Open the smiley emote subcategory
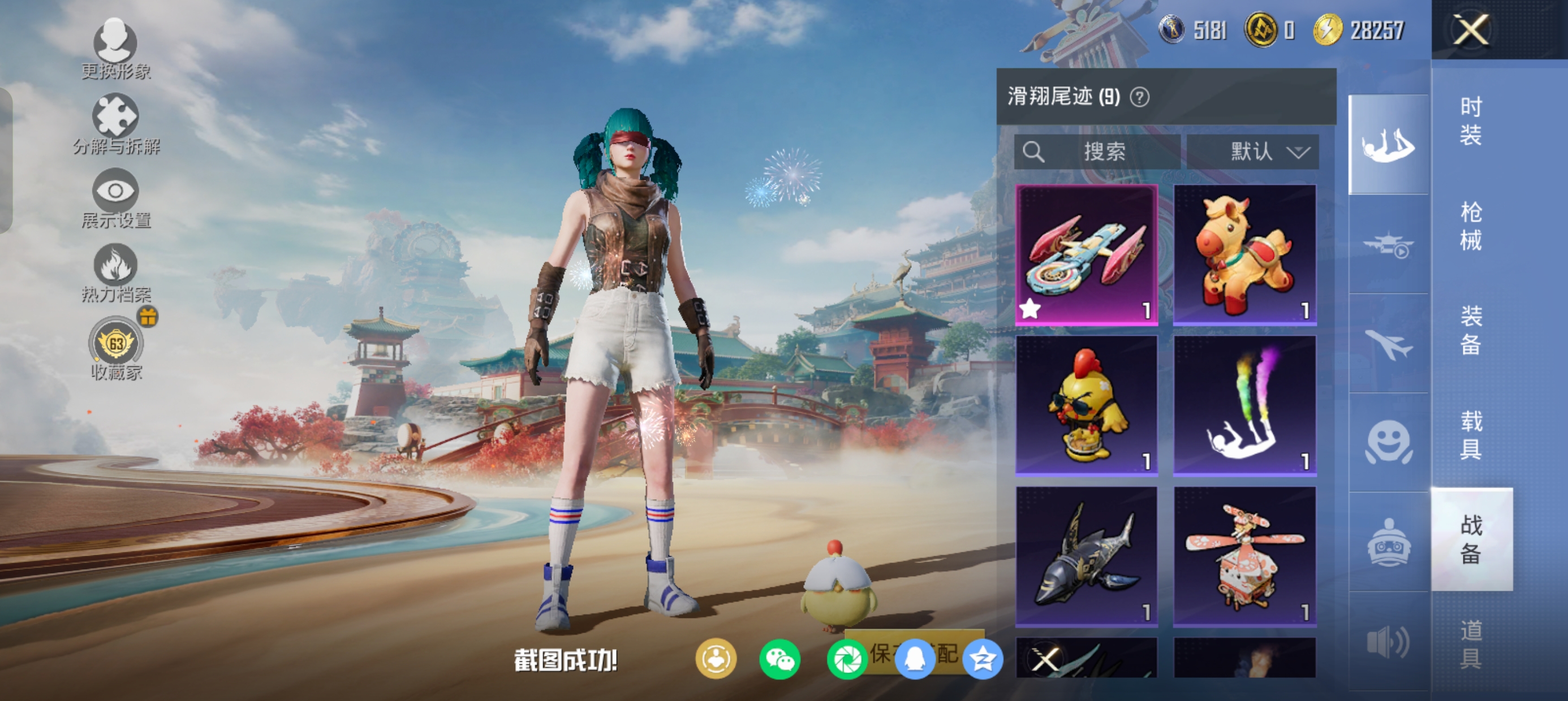The height and width of the screenshot is (701, 1568). click(1389, 443)
